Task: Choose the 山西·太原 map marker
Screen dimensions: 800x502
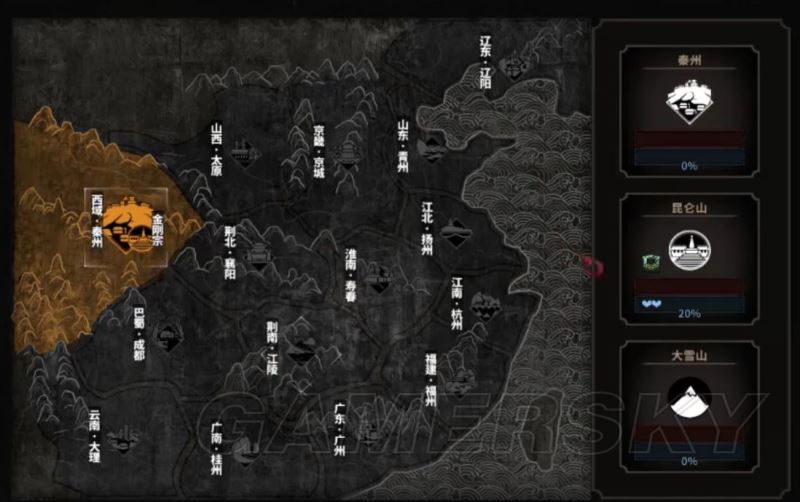Action: [241, 152]
